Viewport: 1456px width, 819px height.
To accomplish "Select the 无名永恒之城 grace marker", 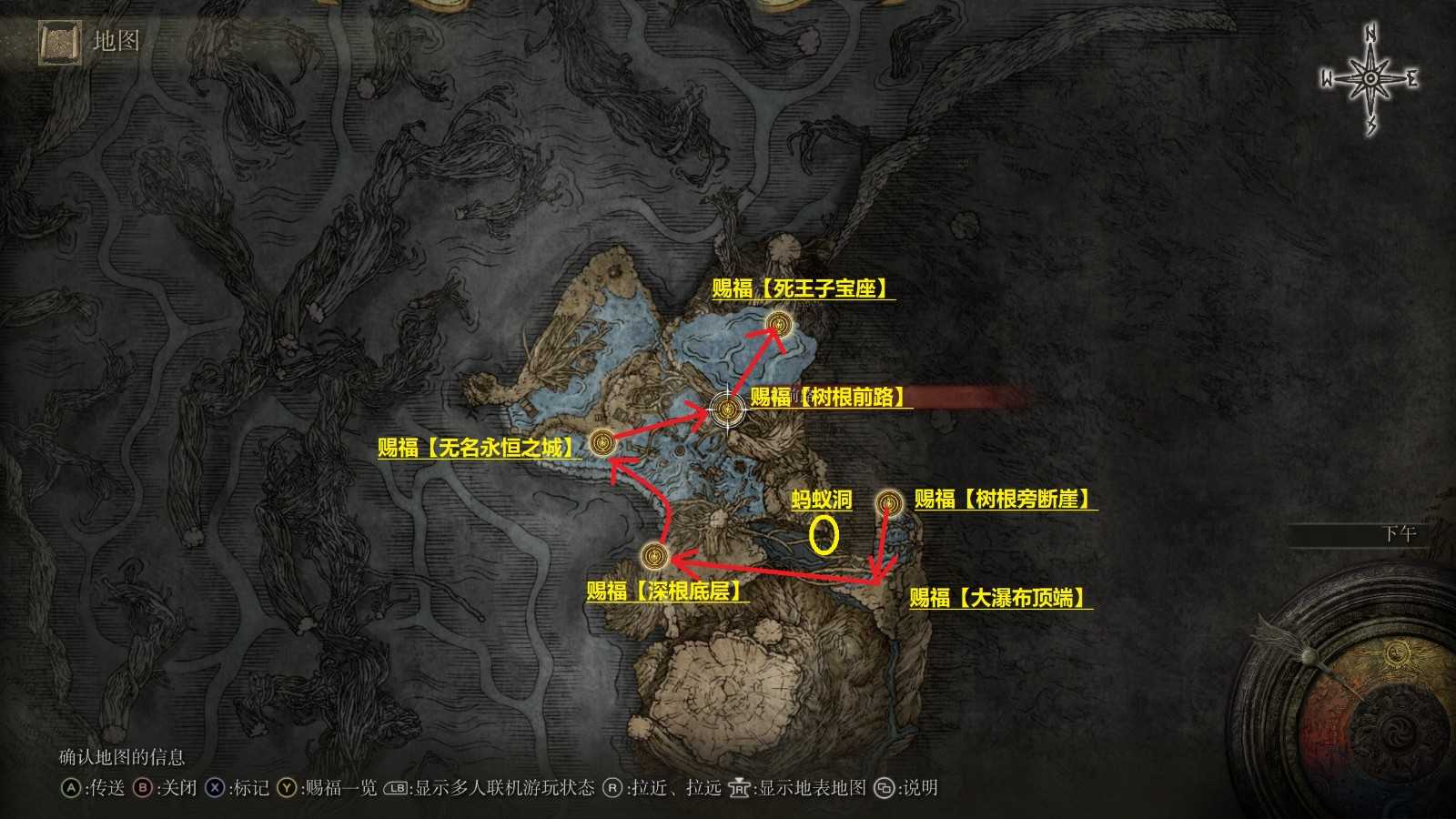I will tap(602, 442).
